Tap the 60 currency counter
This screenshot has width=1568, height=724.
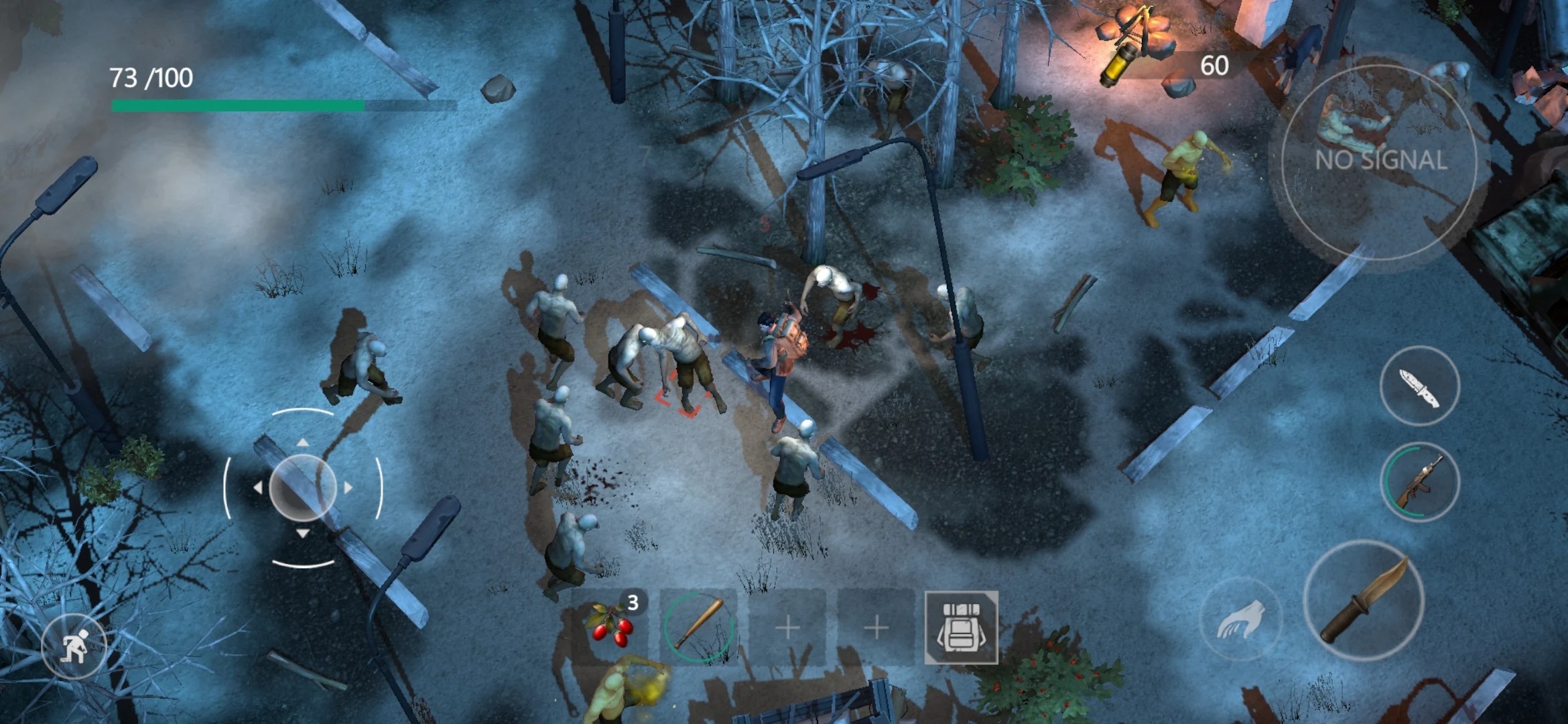(x=1214, y=64)
